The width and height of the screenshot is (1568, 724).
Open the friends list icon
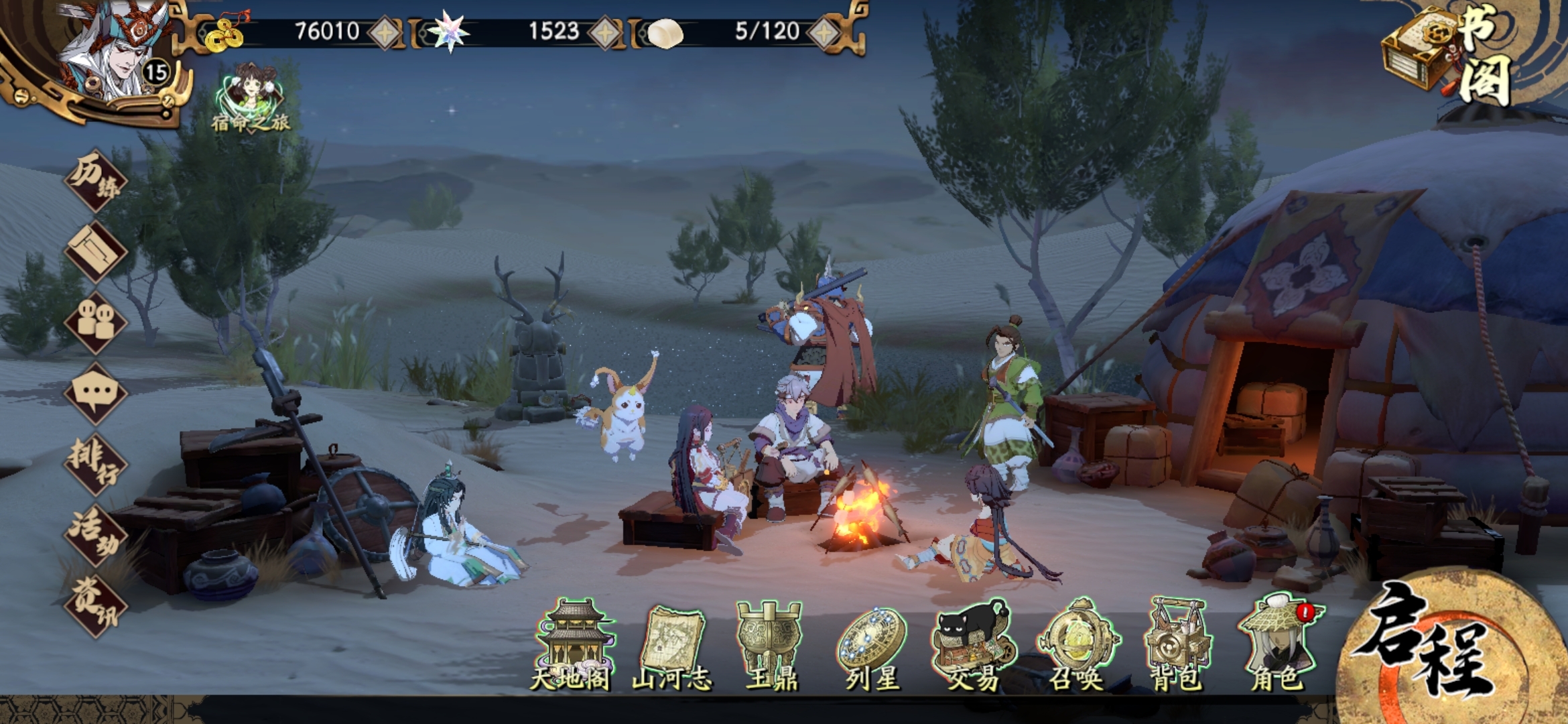[96, 322]
